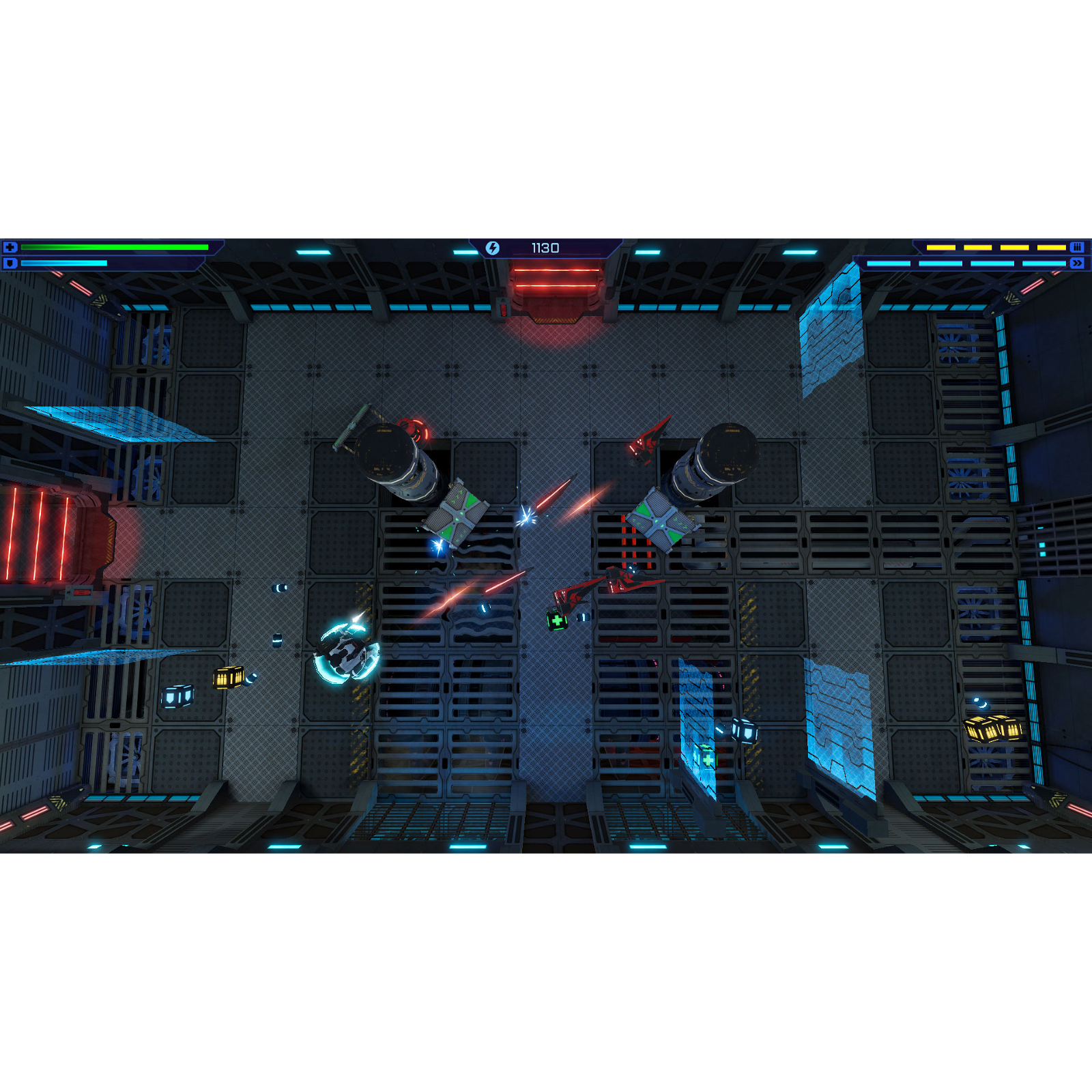Click the player ship with cyan thruster glow
Image resolution: width=1092 pixels, height=1092 pixels.
[348, 652]
